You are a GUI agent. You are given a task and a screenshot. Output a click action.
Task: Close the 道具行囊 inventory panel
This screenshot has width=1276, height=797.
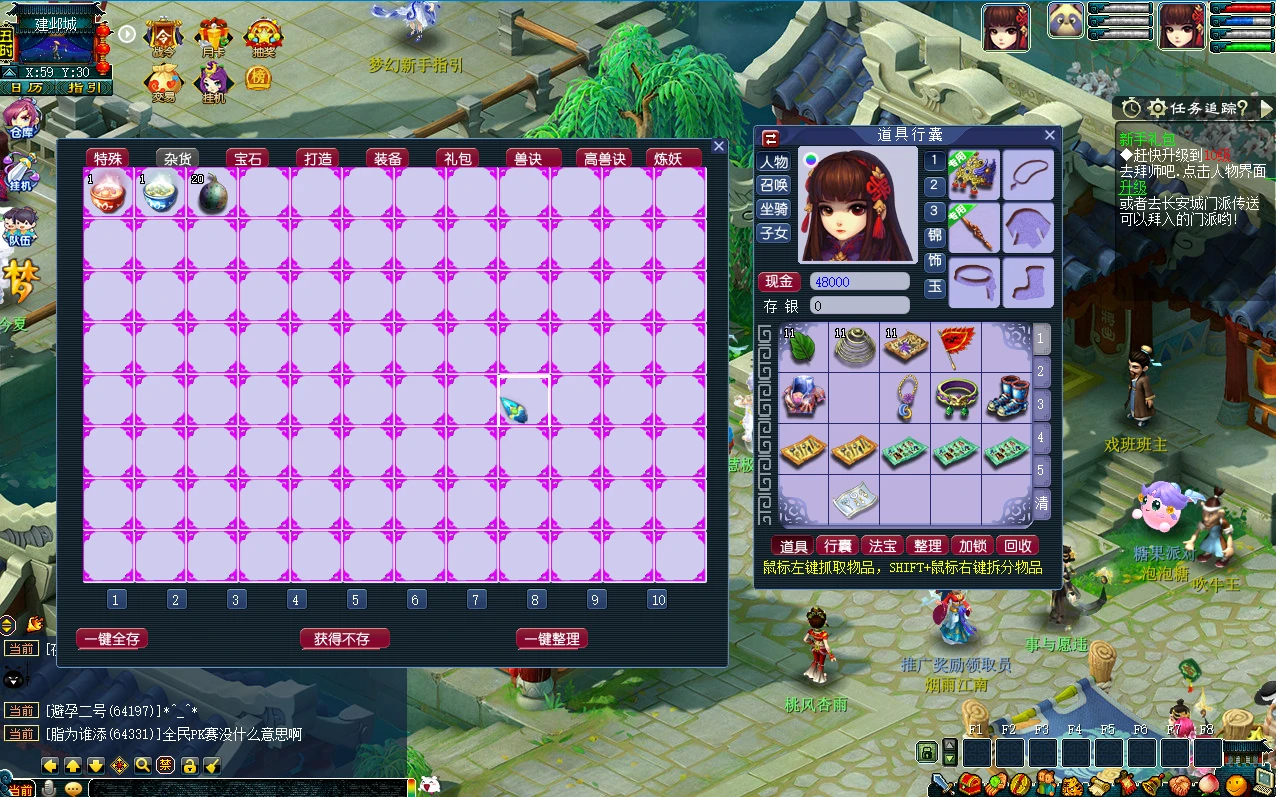click(1049, 135)
